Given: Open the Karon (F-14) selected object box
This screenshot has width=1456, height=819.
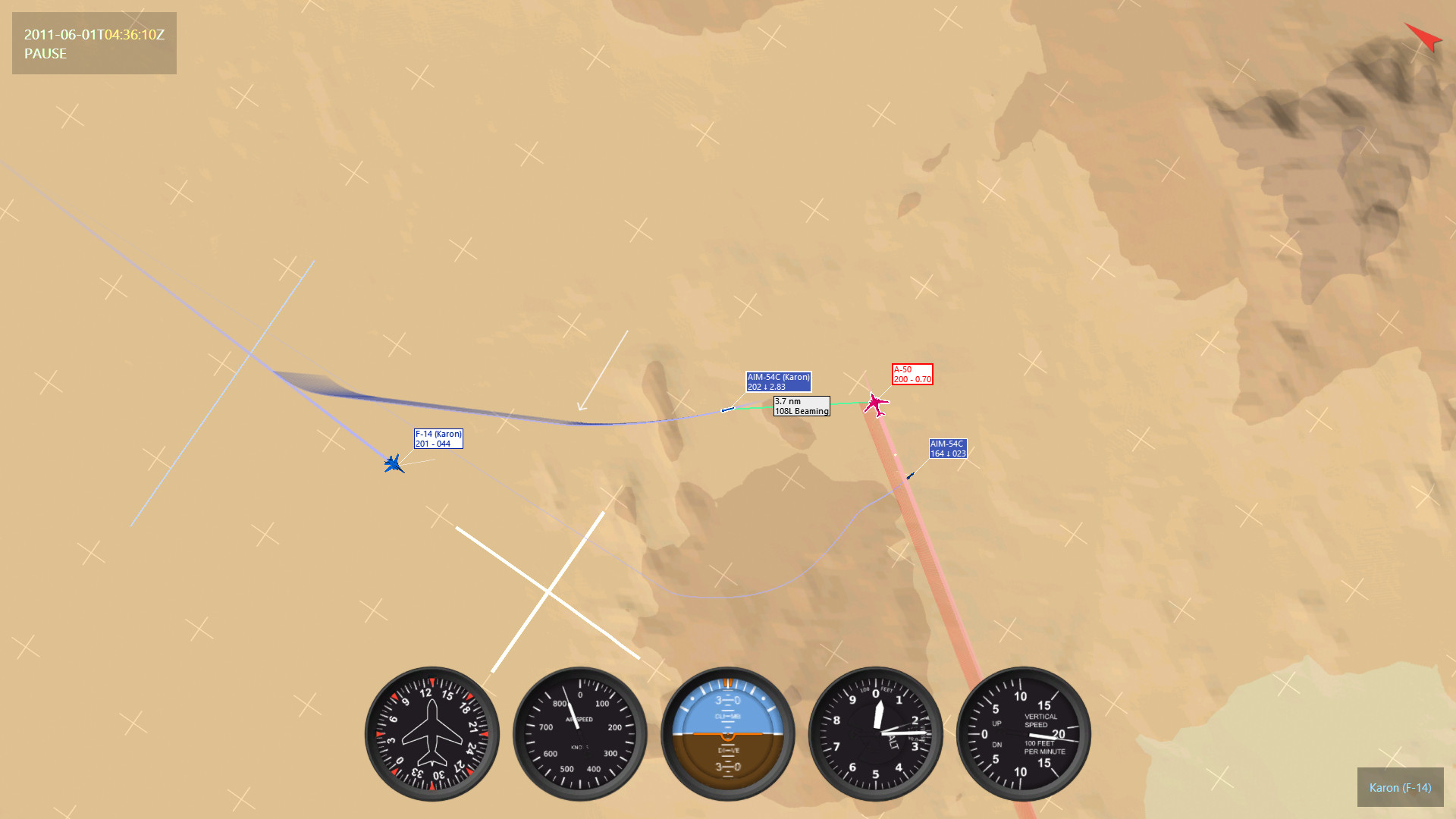Looking at the screenshot, I should [1400, 788].
